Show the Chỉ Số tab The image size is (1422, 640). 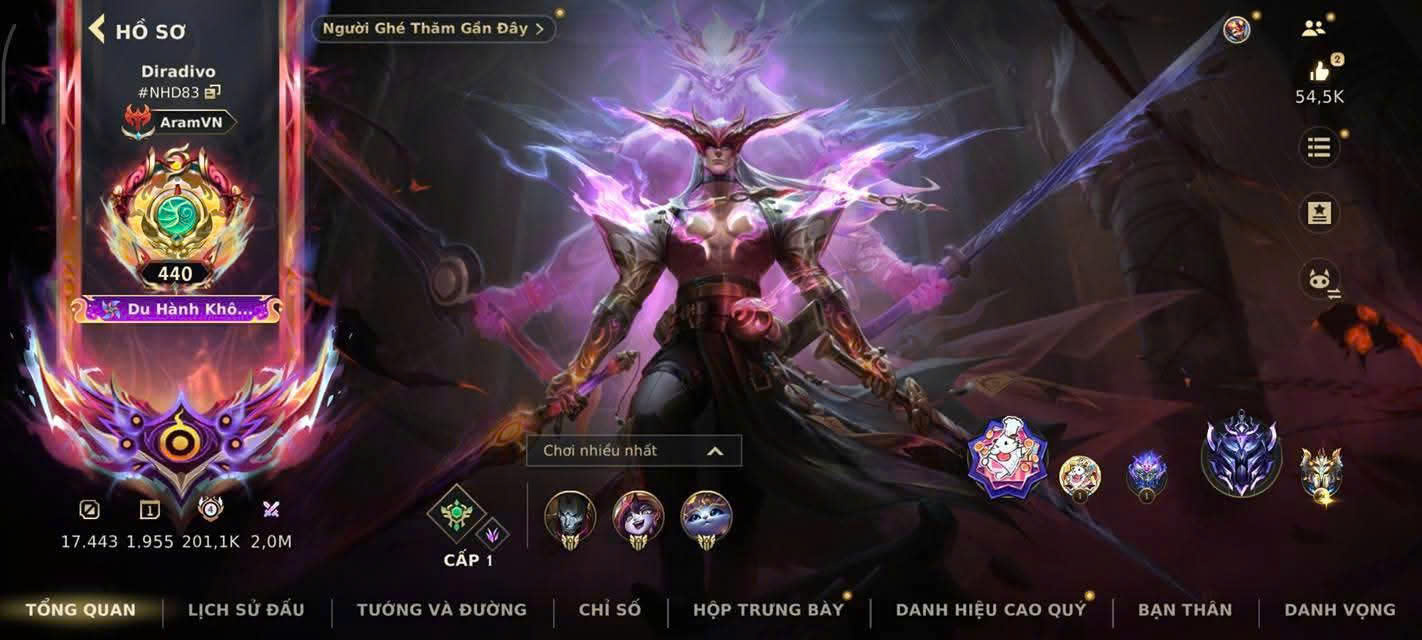(610, 609)
